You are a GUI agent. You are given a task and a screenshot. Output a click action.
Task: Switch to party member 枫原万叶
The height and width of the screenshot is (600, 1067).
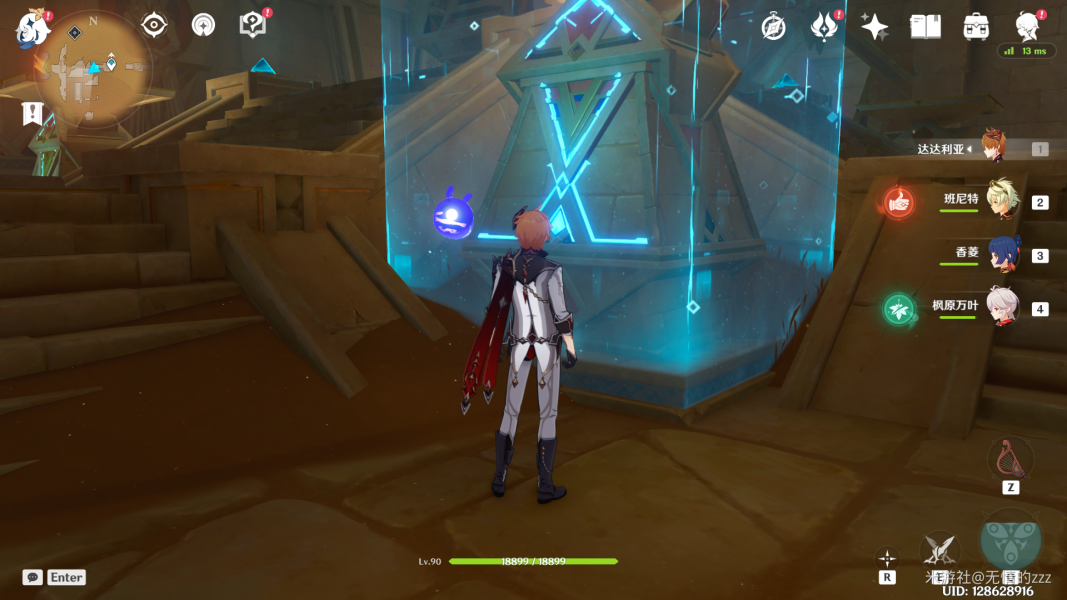point(1002,307)
